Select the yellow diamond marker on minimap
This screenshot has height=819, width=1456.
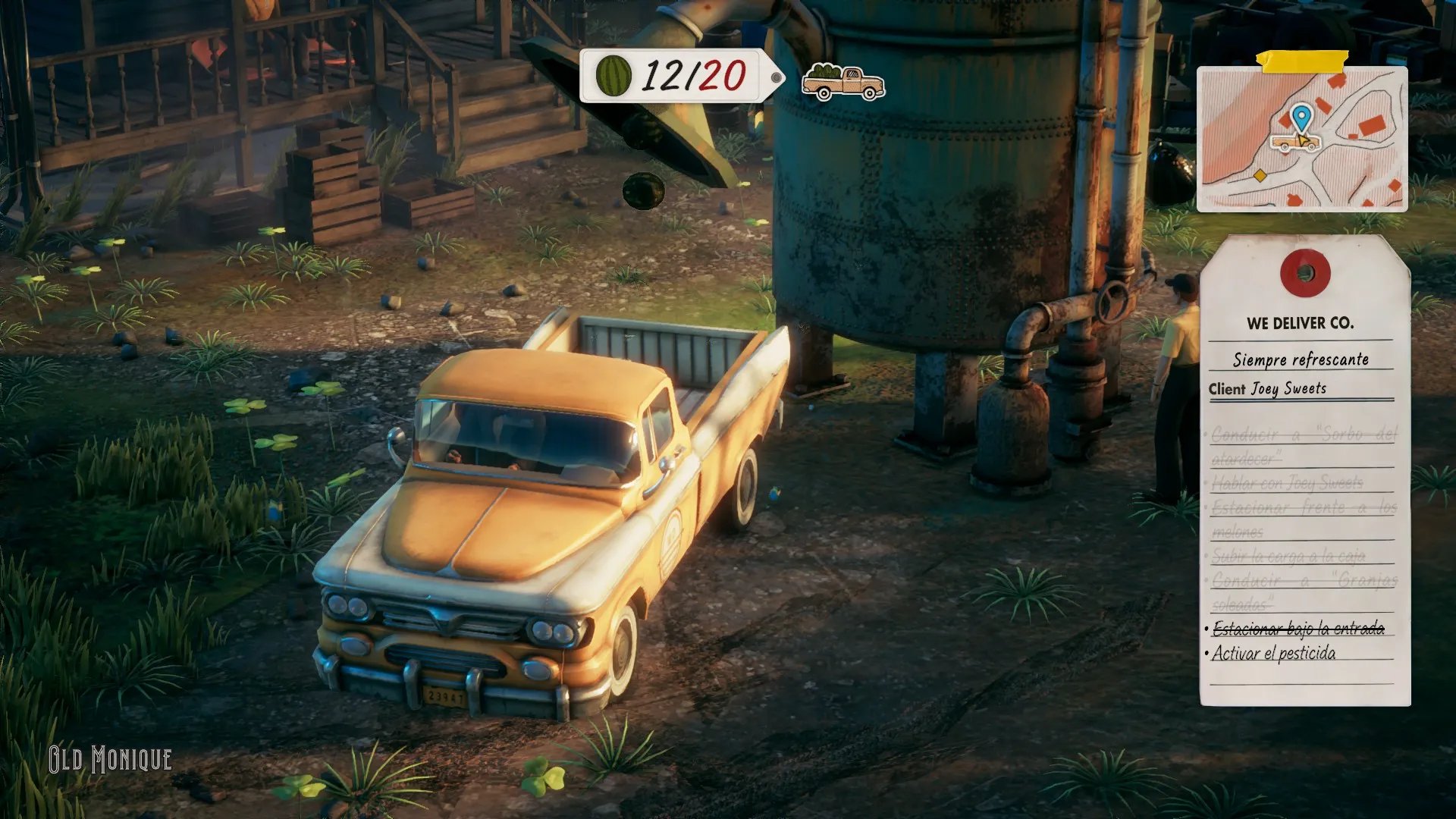[1260, 176]
